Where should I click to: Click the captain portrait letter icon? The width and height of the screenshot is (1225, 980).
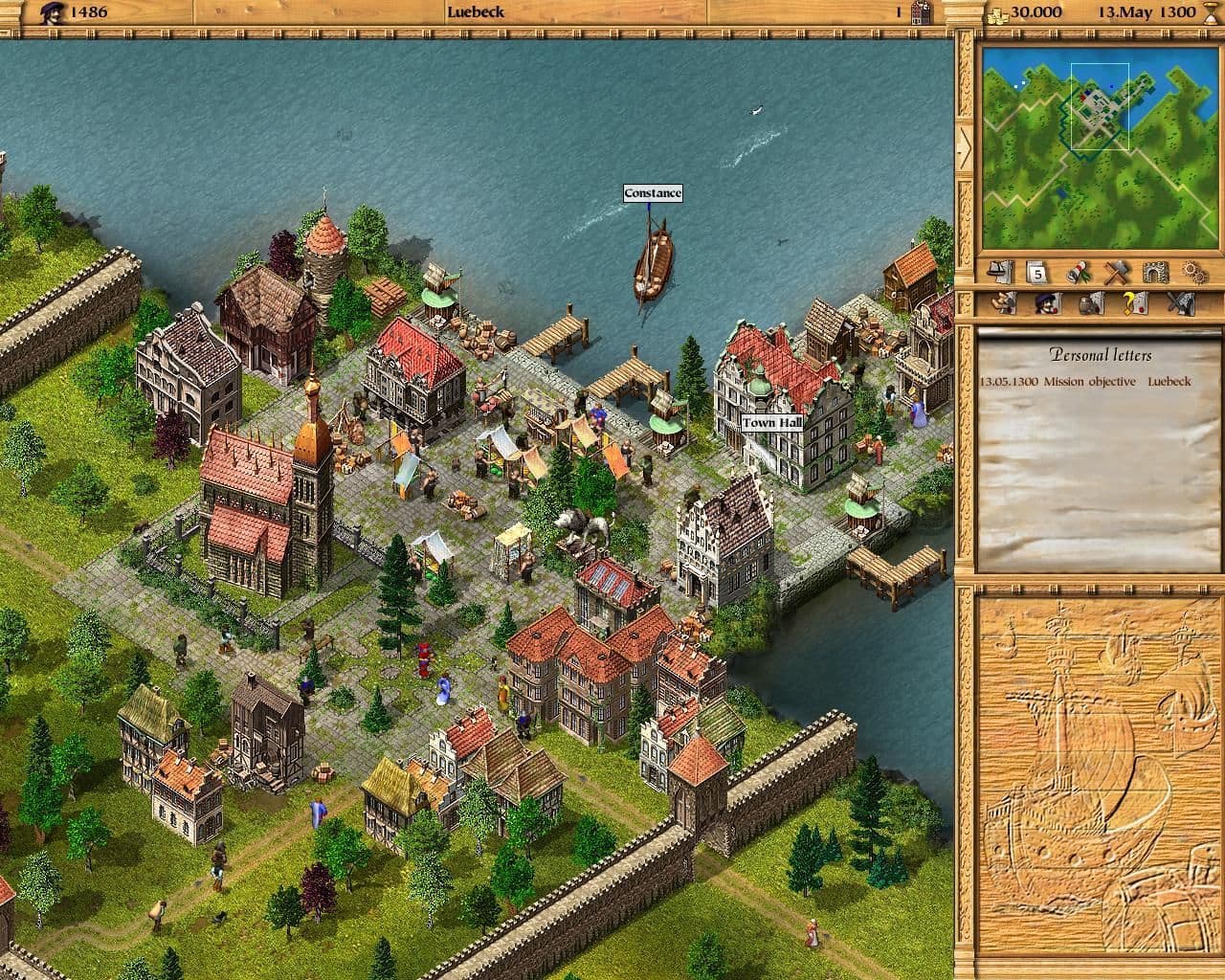(1047, 303)
